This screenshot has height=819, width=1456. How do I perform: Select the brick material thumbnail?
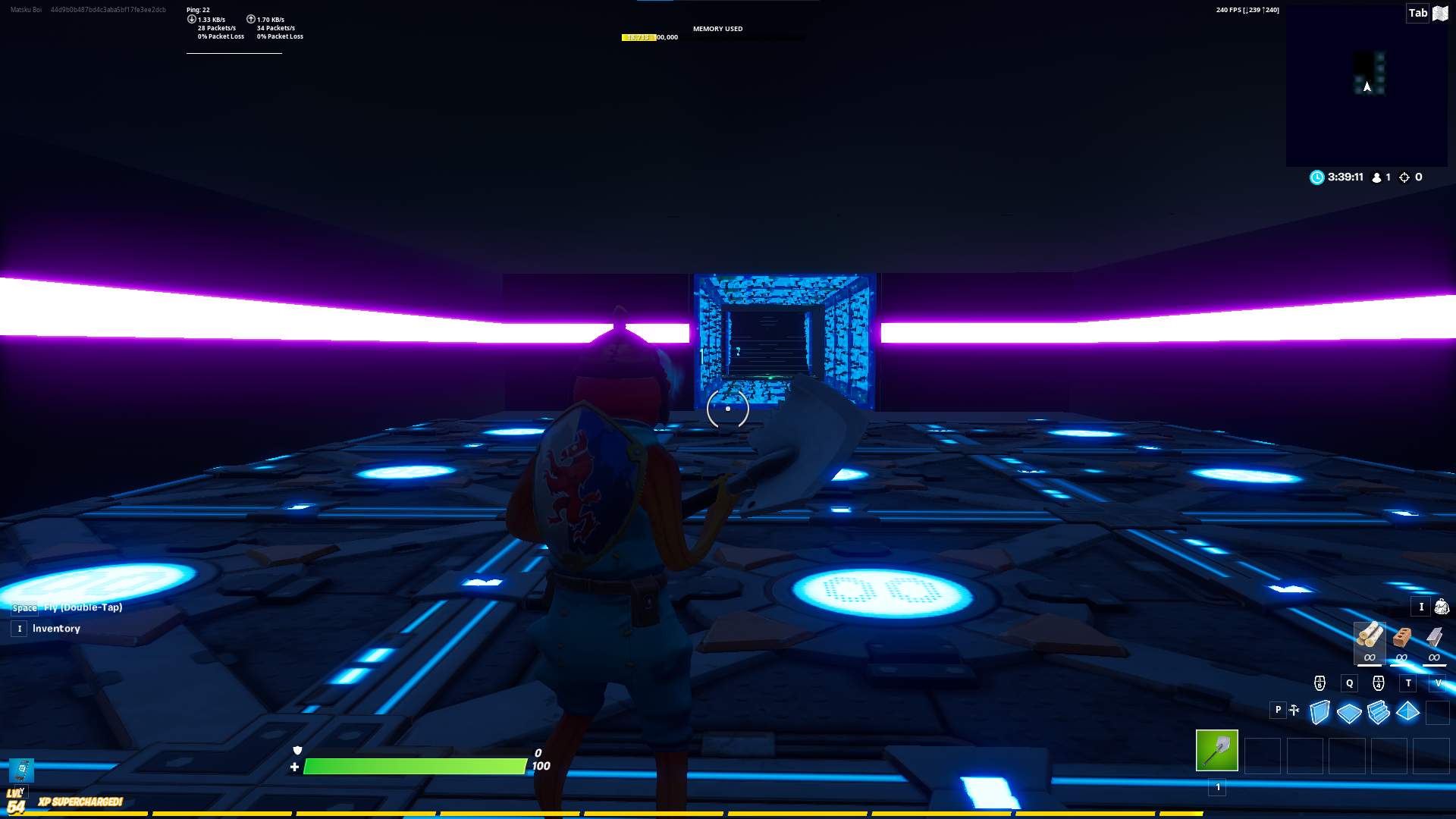pos(1401,637)
